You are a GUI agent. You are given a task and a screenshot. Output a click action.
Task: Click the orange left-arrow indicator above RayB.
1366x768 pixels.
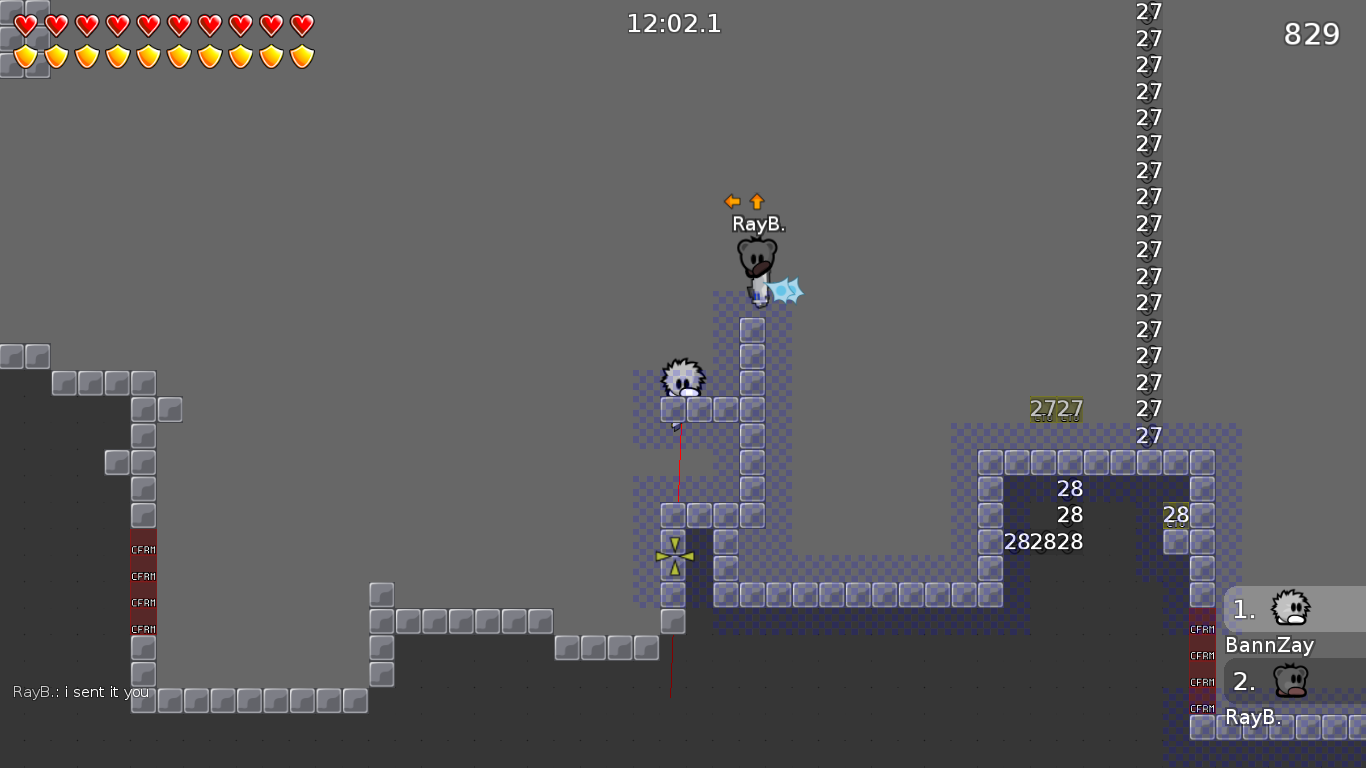click(x=731, y=200)
